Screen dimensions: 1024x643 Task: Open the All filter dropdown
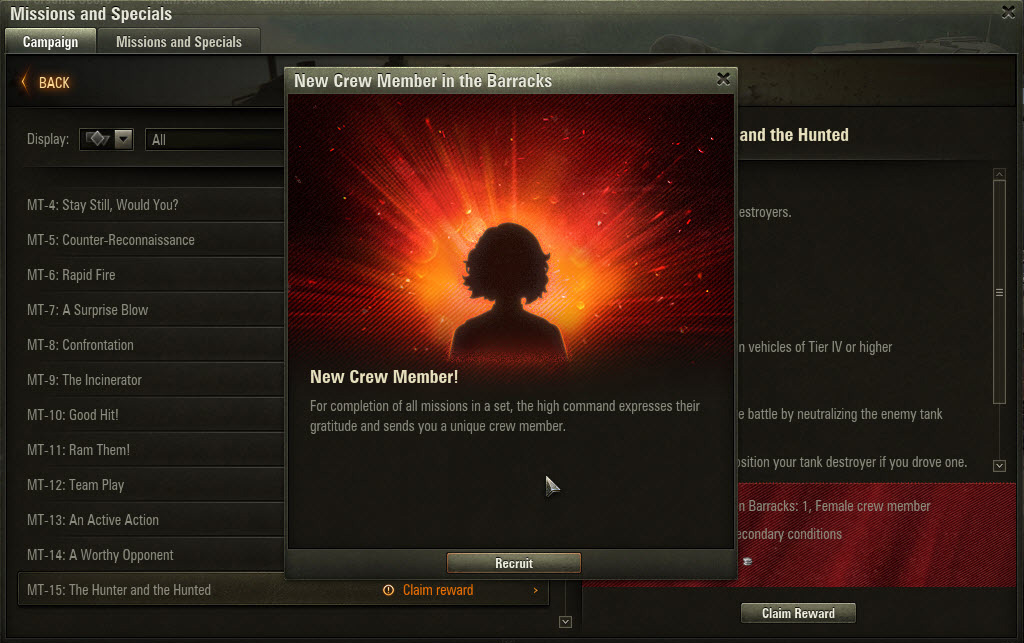[x=215, y=140]
